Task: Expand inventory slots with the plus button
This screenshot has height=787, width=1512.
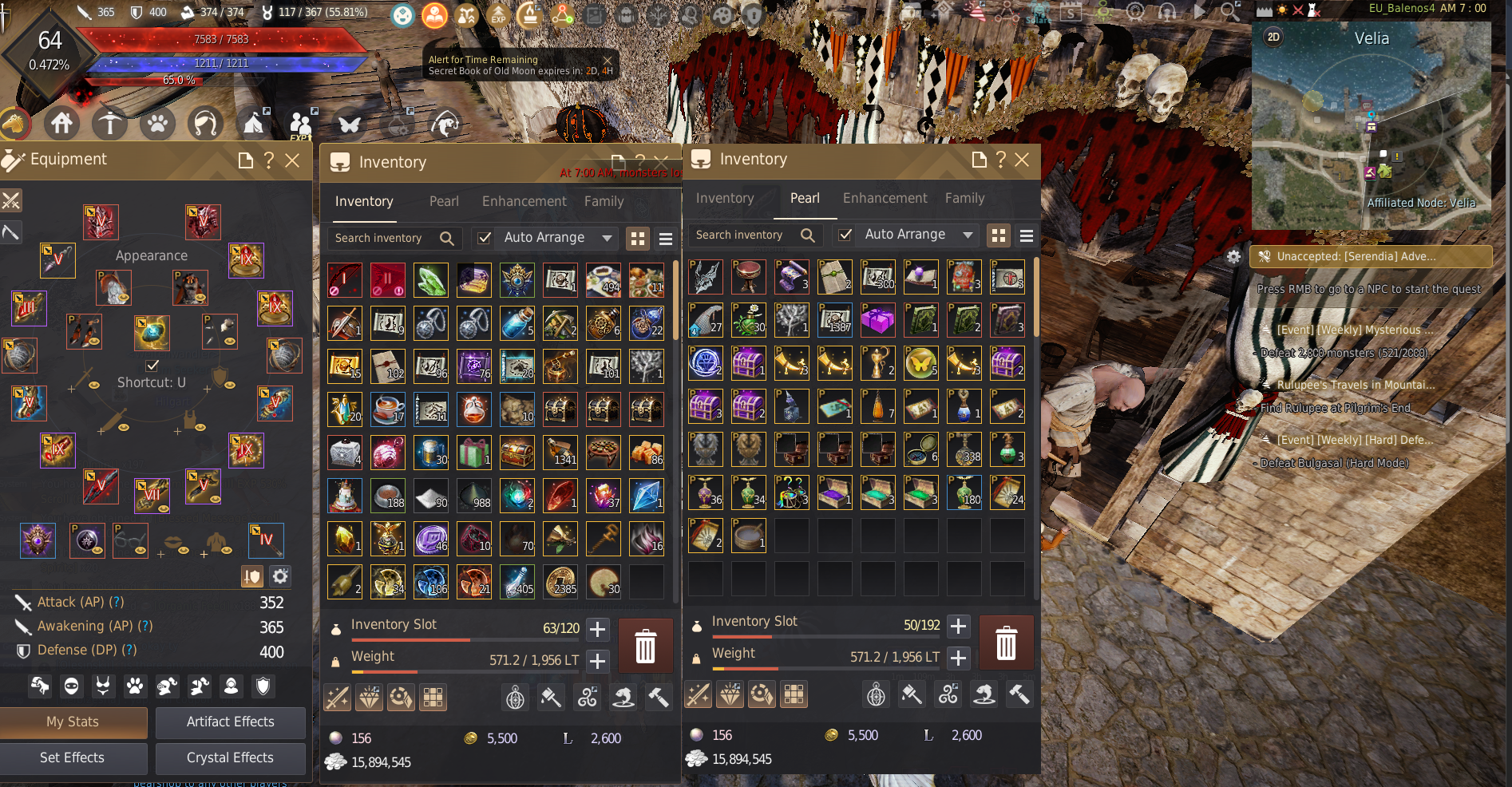Action: tap(597, 629)
